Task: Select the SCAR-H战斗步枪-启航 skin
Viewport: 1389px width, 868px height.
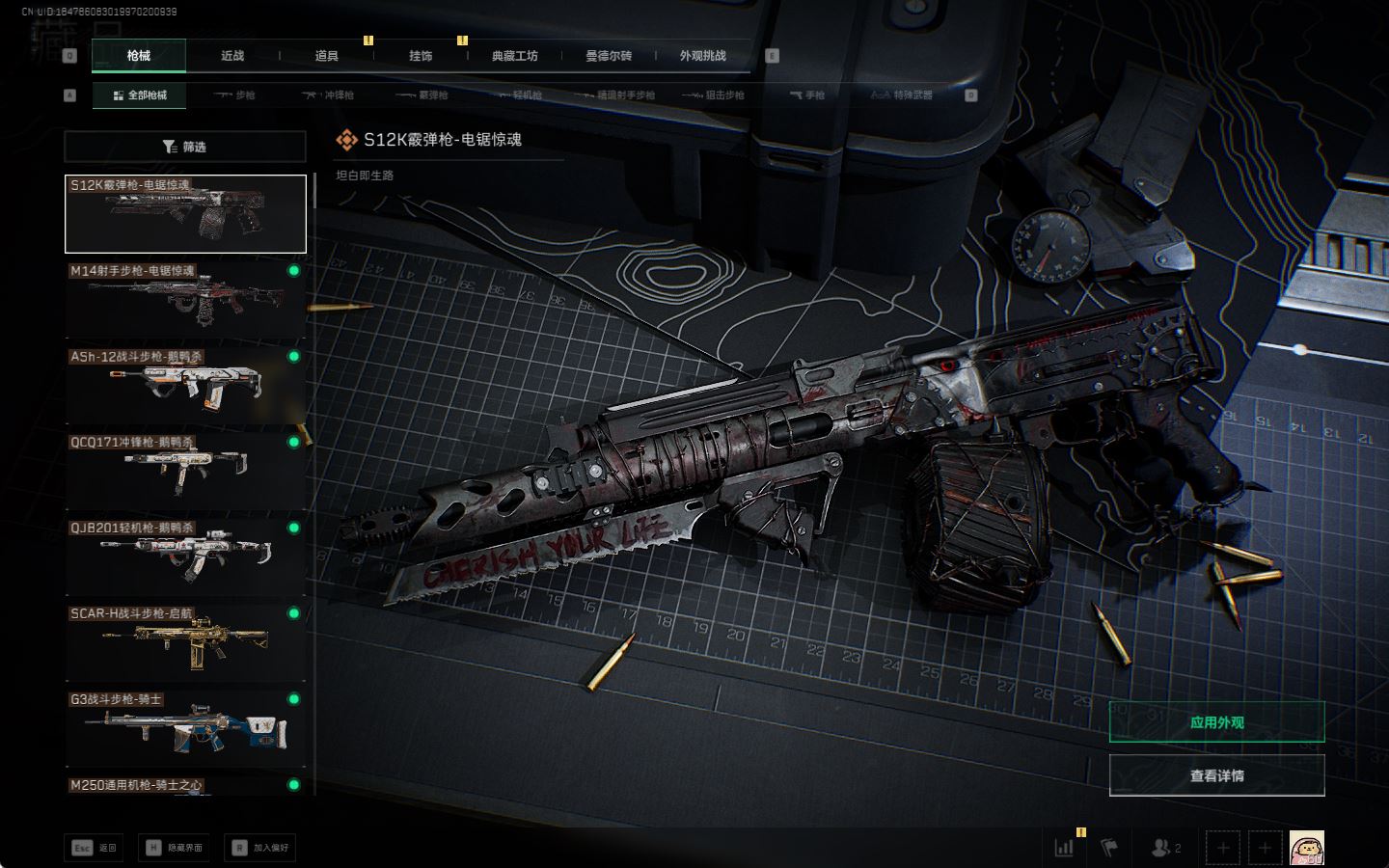Action: [x=185, y=642]
